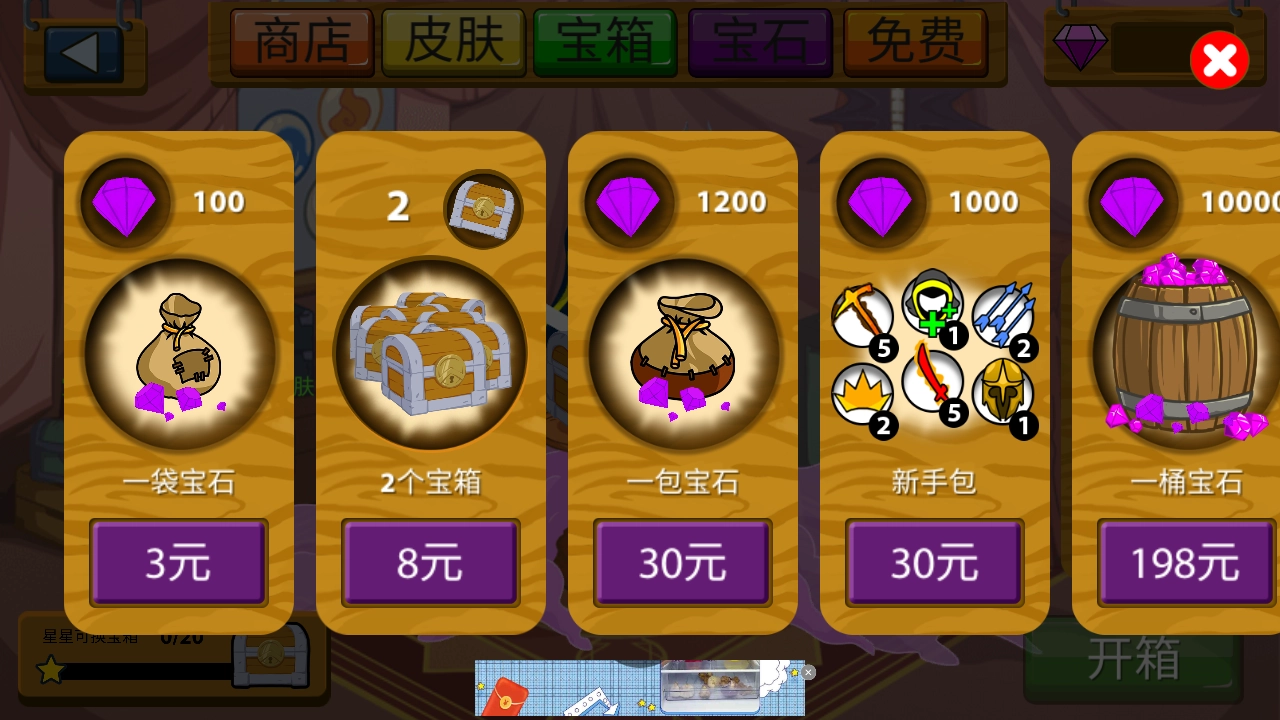Click the gold helmet icon in 新手包

pyautogui.click(x=1004, y=392)
